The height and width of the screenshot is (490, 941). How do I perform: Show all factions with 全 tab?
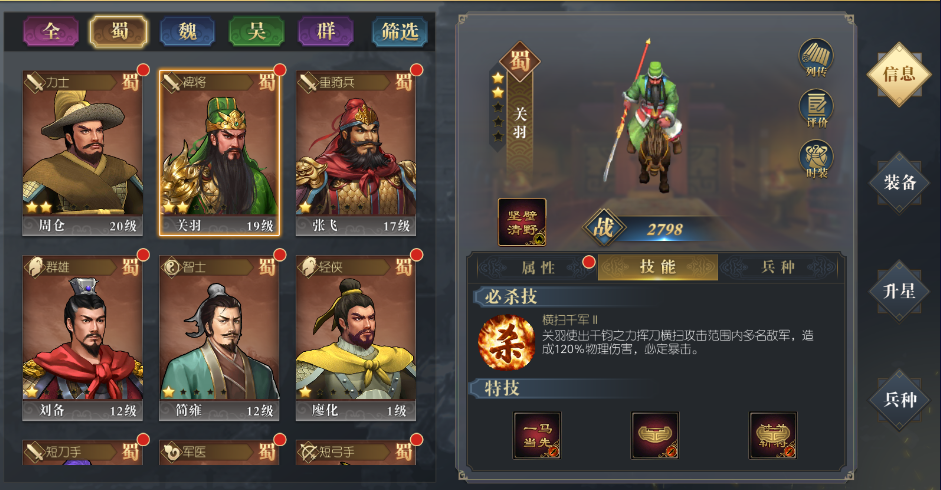tap(51, 32)
